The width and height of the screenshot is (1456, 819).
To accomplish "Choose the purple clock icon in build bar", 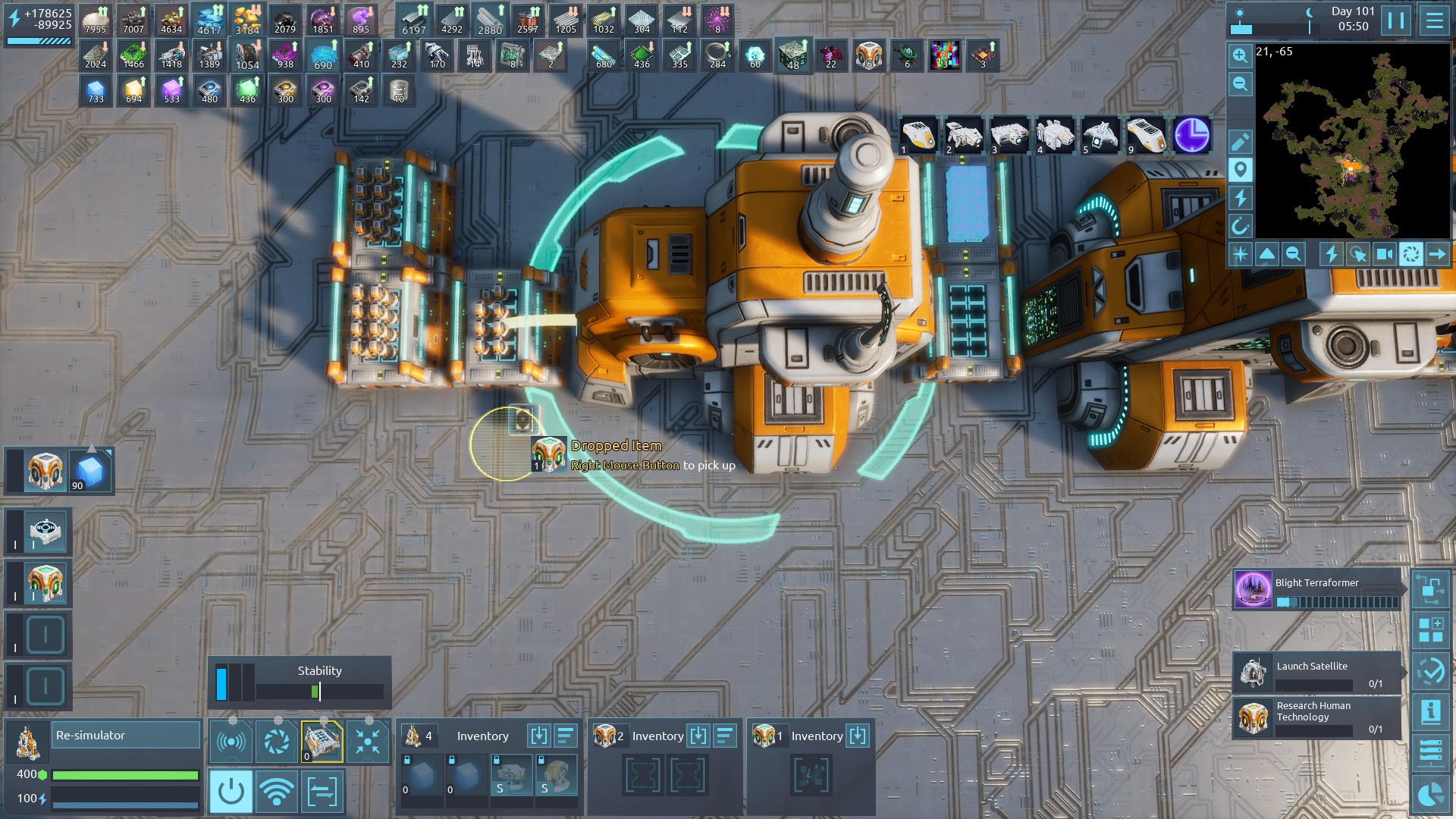I will click(x=1191, y=136).
